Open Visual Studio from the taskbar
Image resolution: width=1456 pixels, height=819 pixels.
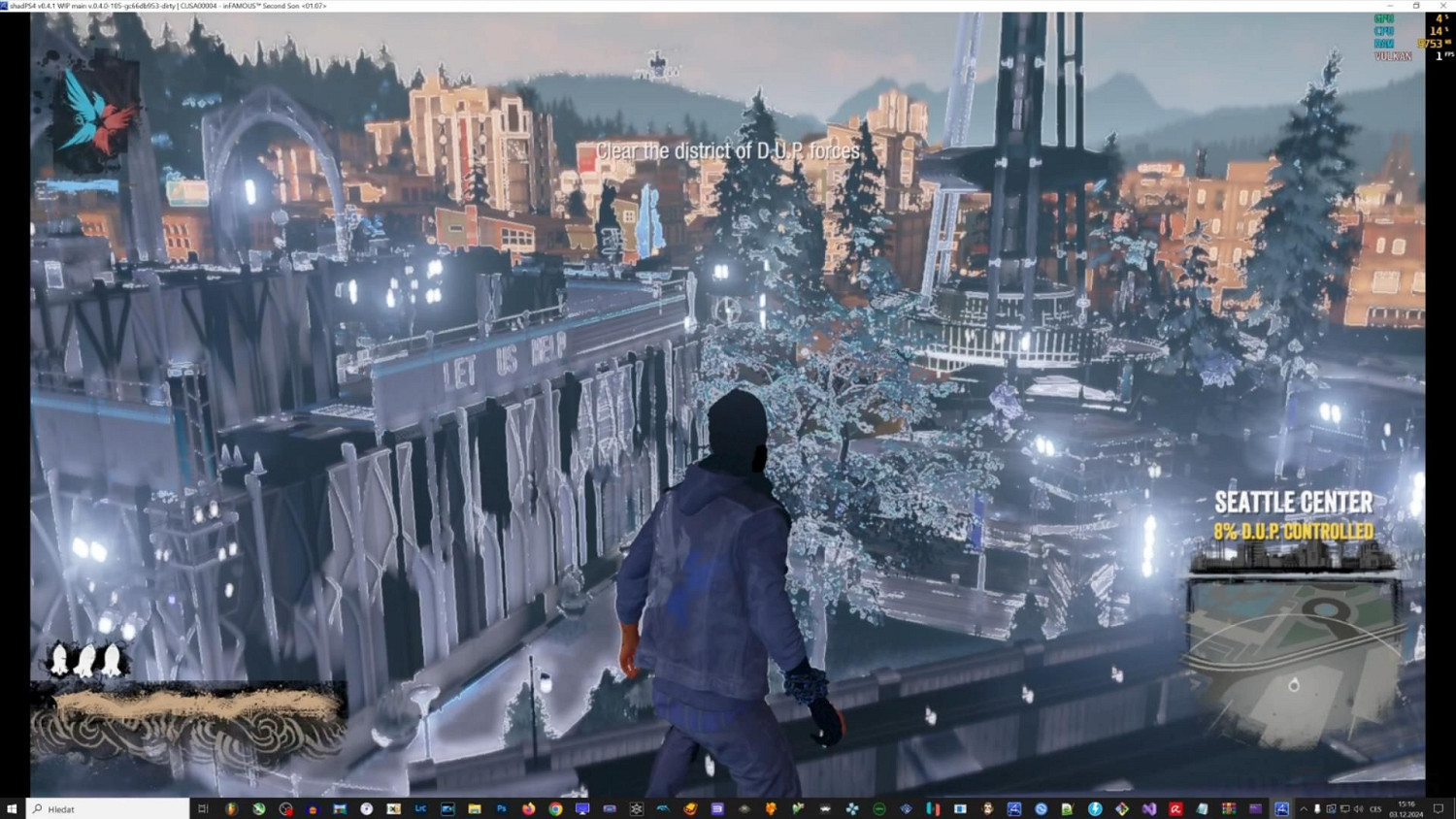[x=1148, y=808]
